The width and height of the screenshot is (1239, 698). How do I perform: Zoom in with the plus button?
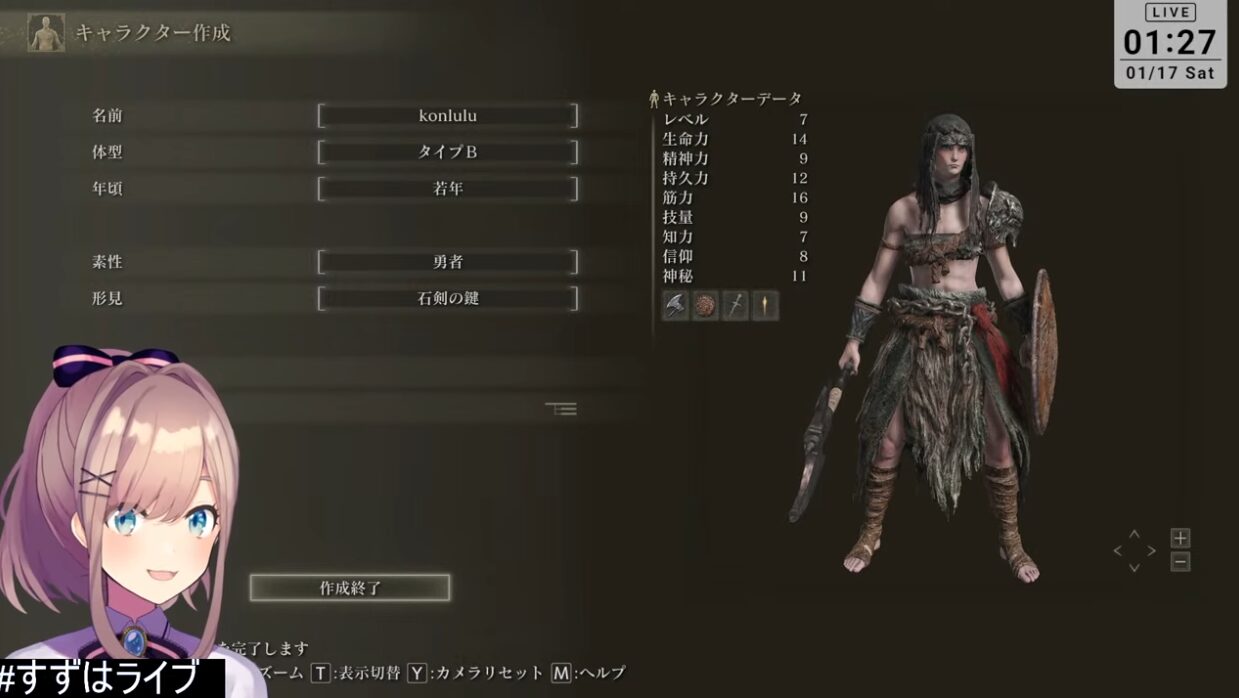(x=1180, y=538)
